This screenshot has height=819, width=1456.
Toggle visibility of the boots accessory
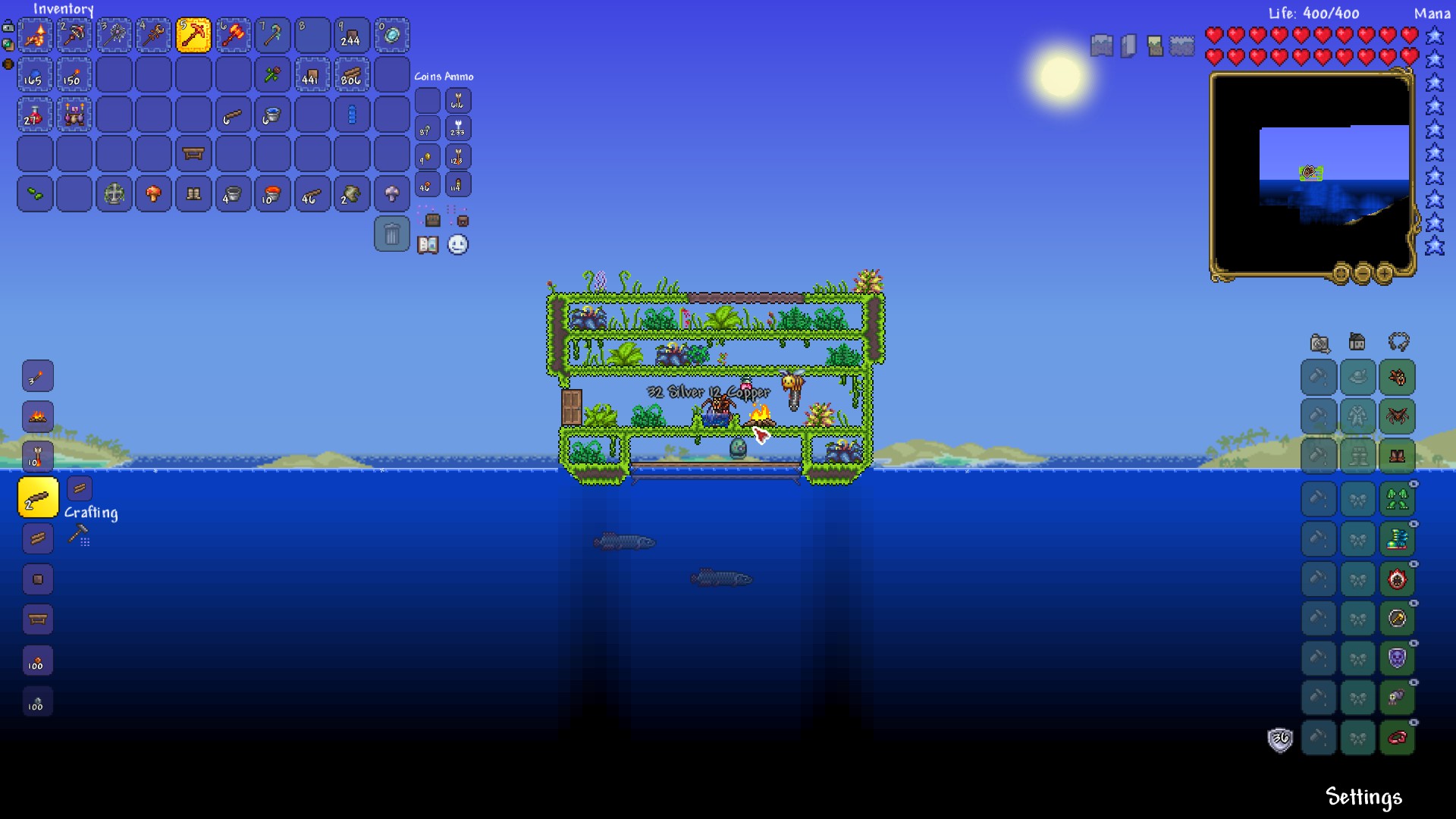(x=1414, y=525)
